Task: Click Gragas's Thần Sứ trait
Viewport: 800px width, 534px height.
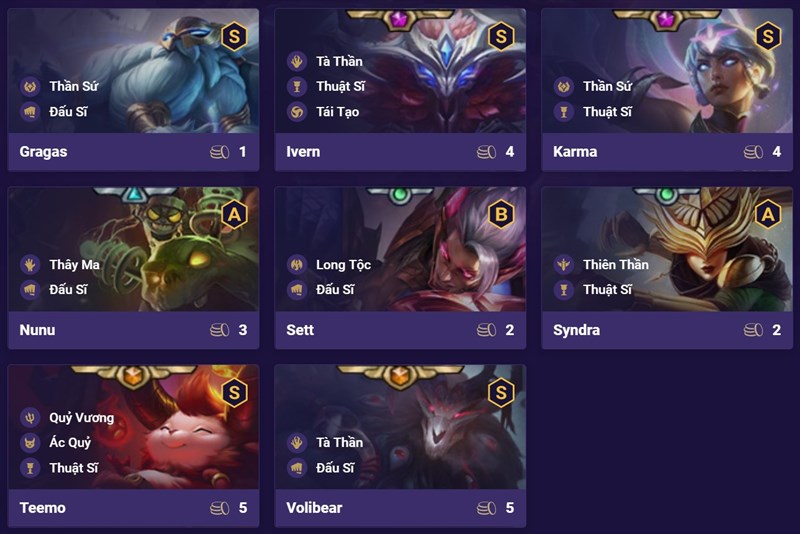Action: pyautogui.click(x=68, y=87)
